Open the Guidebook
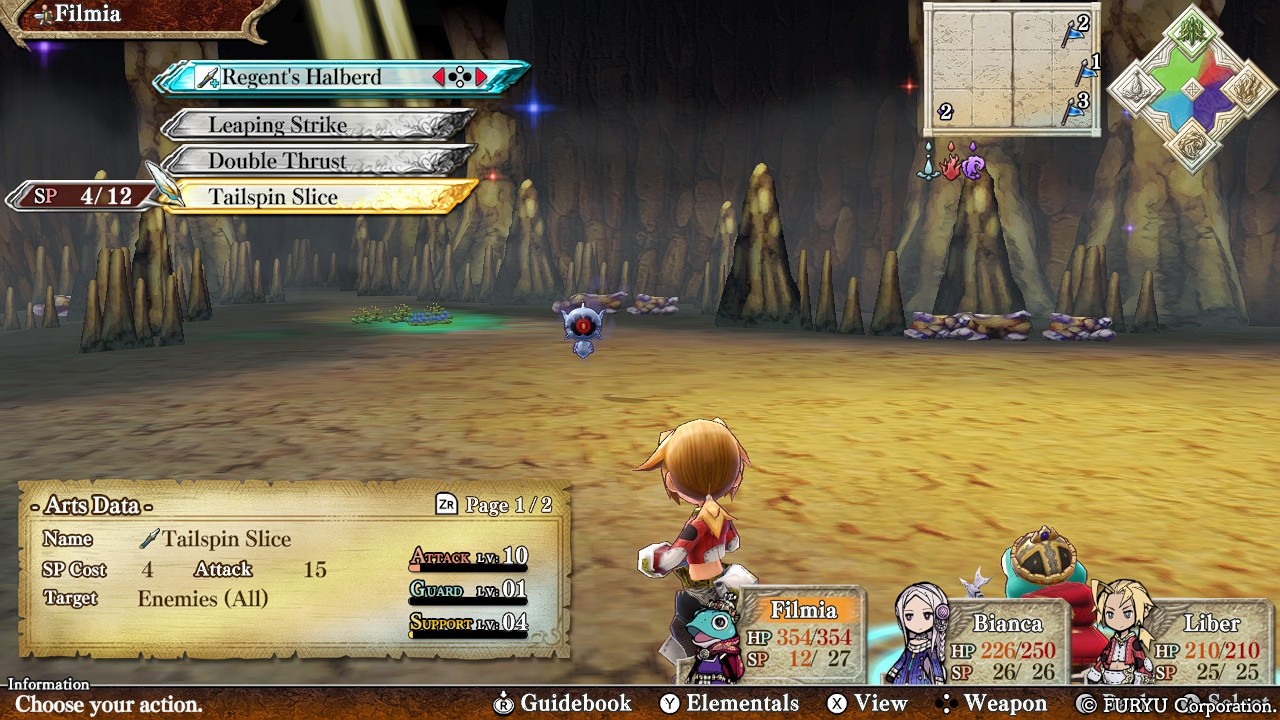 (564, 703)
